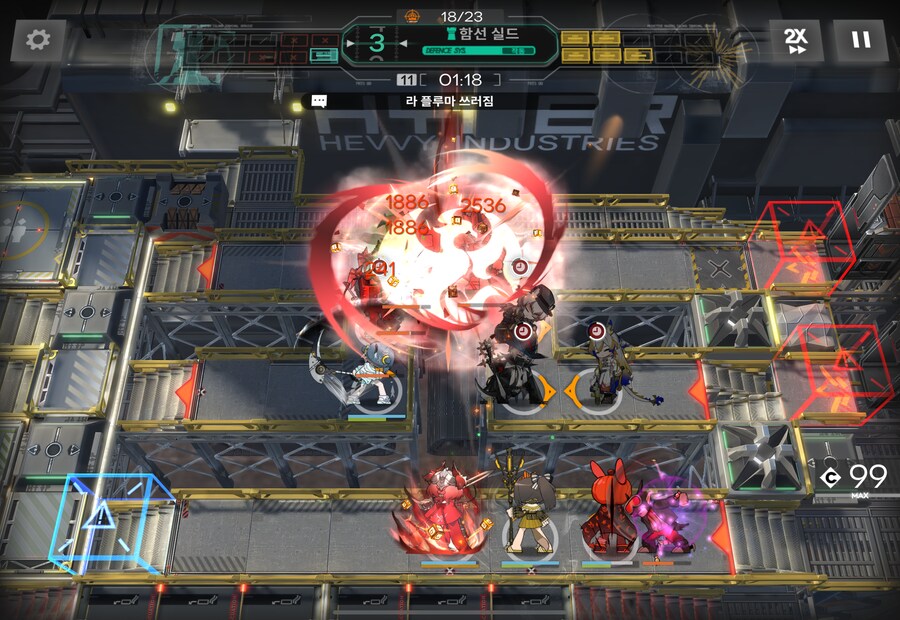Toggle the 2X battle speed
900x620 pixels.
[796, 41]
